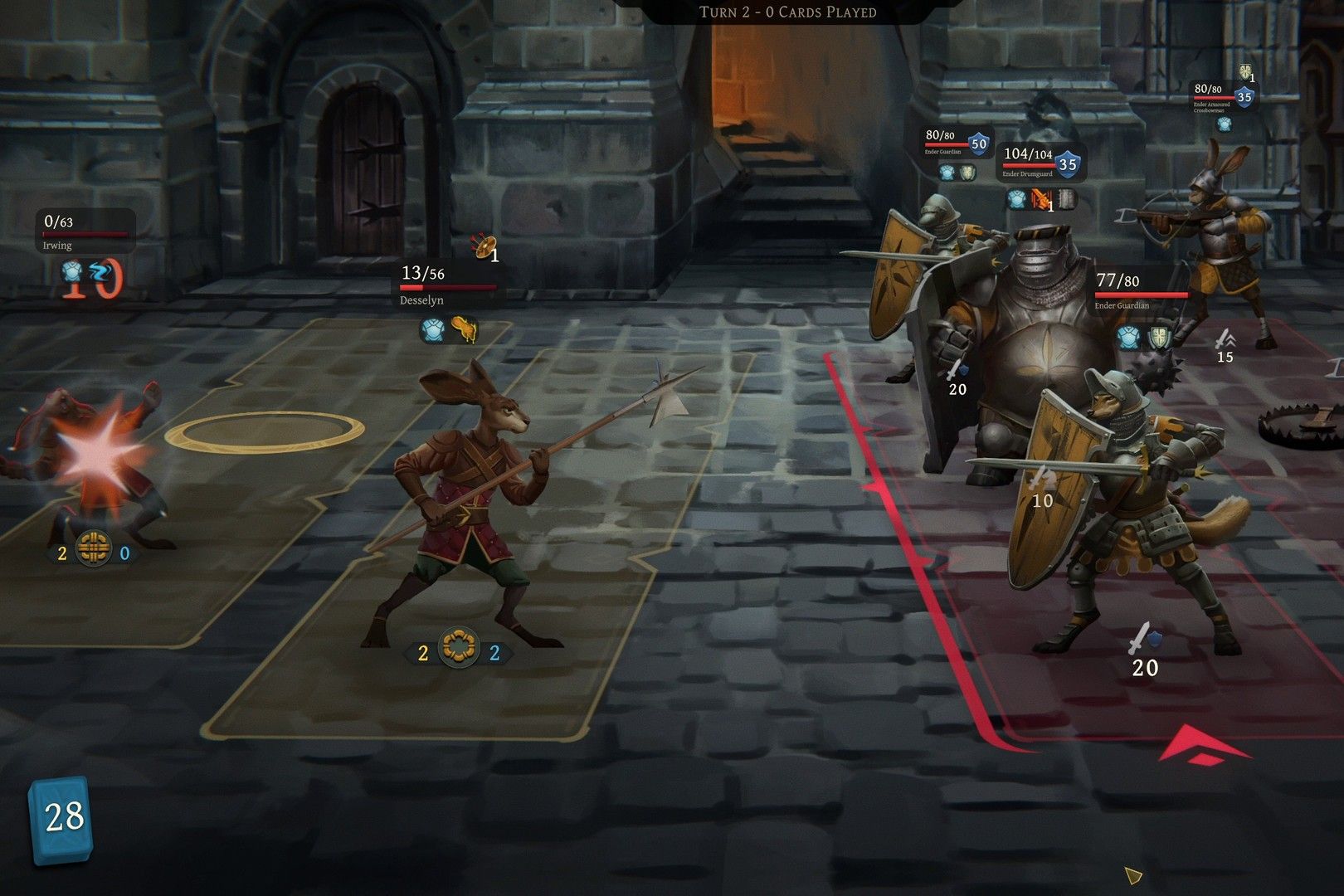Select the empty tile with the golden ring
The width and height of the screenshot is (1344, 896).
(x=265, y=431)
